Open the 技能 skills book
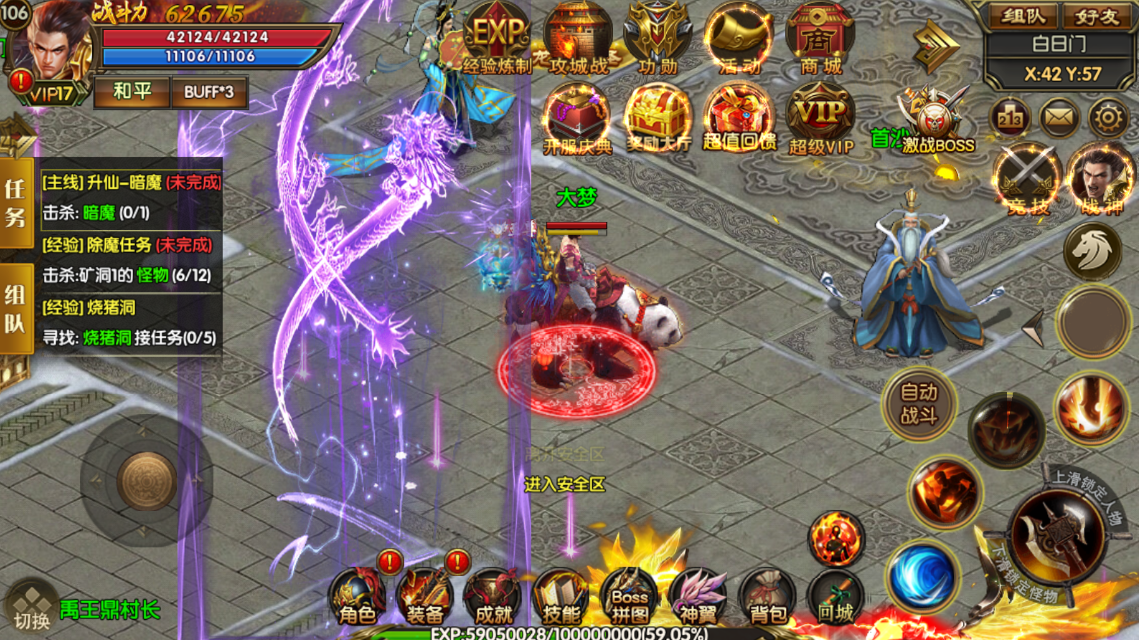Screen dimensions: 1139x640 tap(561, 598)
